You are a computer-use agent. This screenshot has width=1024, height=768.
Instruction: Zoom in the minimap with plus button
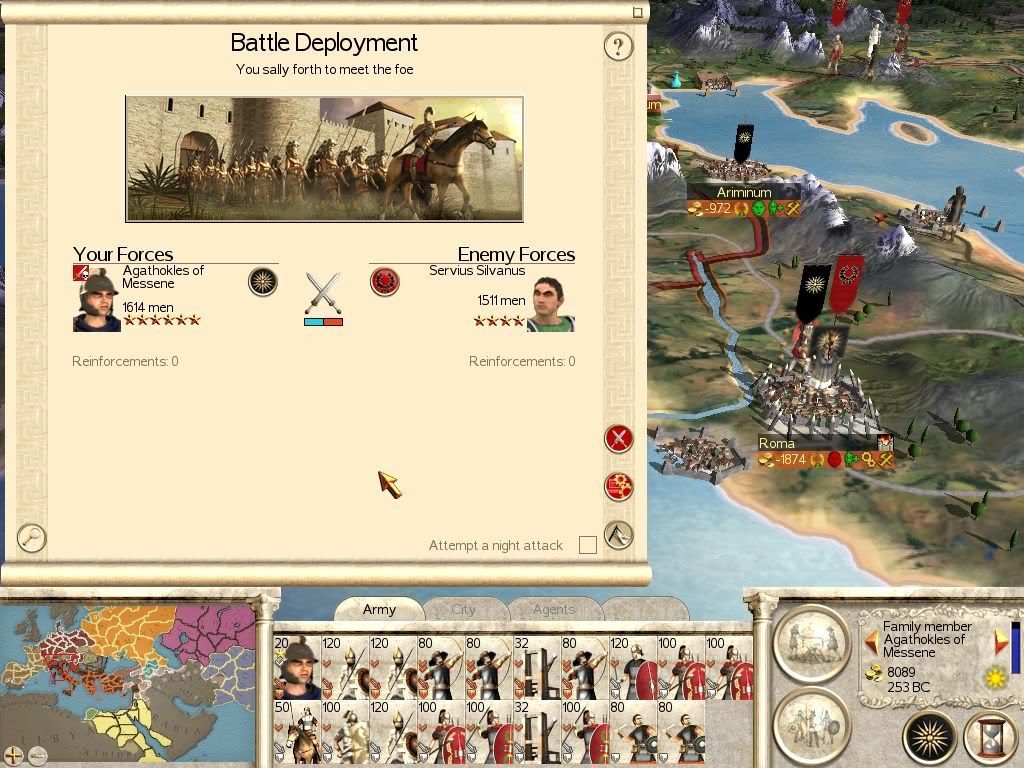[12, 753]
